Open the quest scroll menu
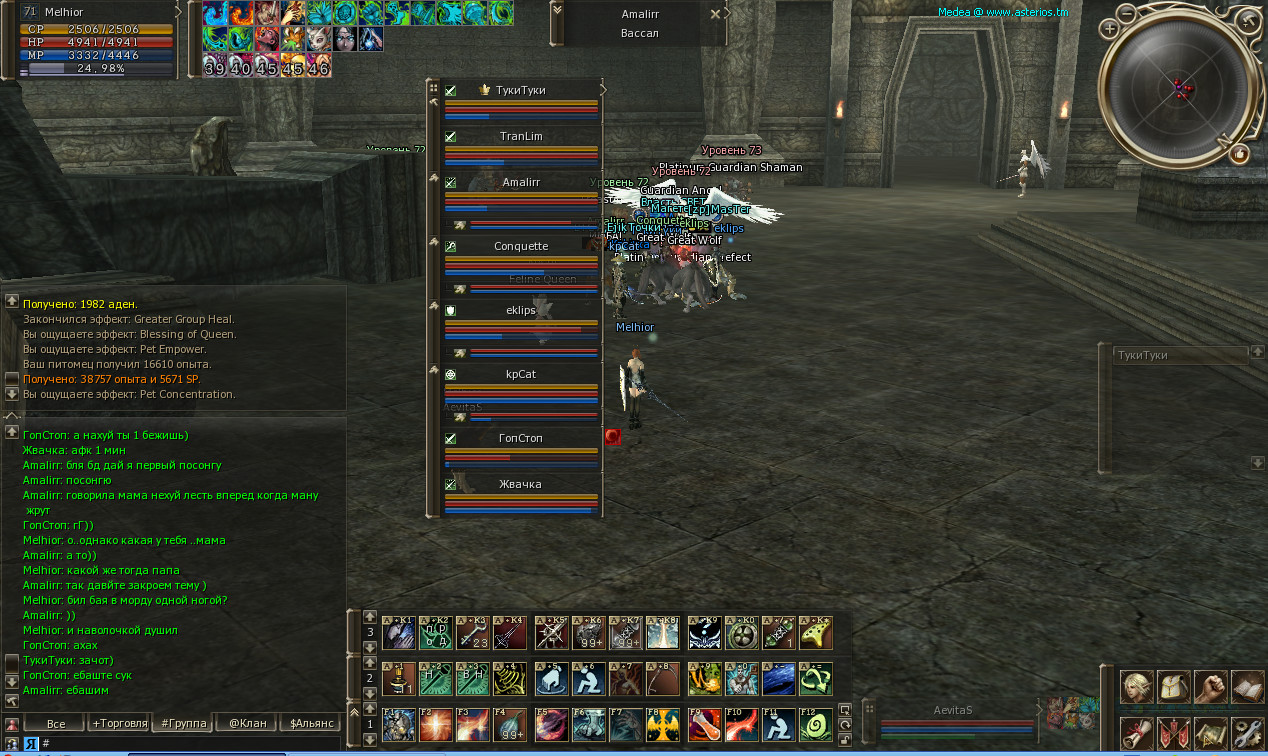The image size is (1268, 756). 1136,732
